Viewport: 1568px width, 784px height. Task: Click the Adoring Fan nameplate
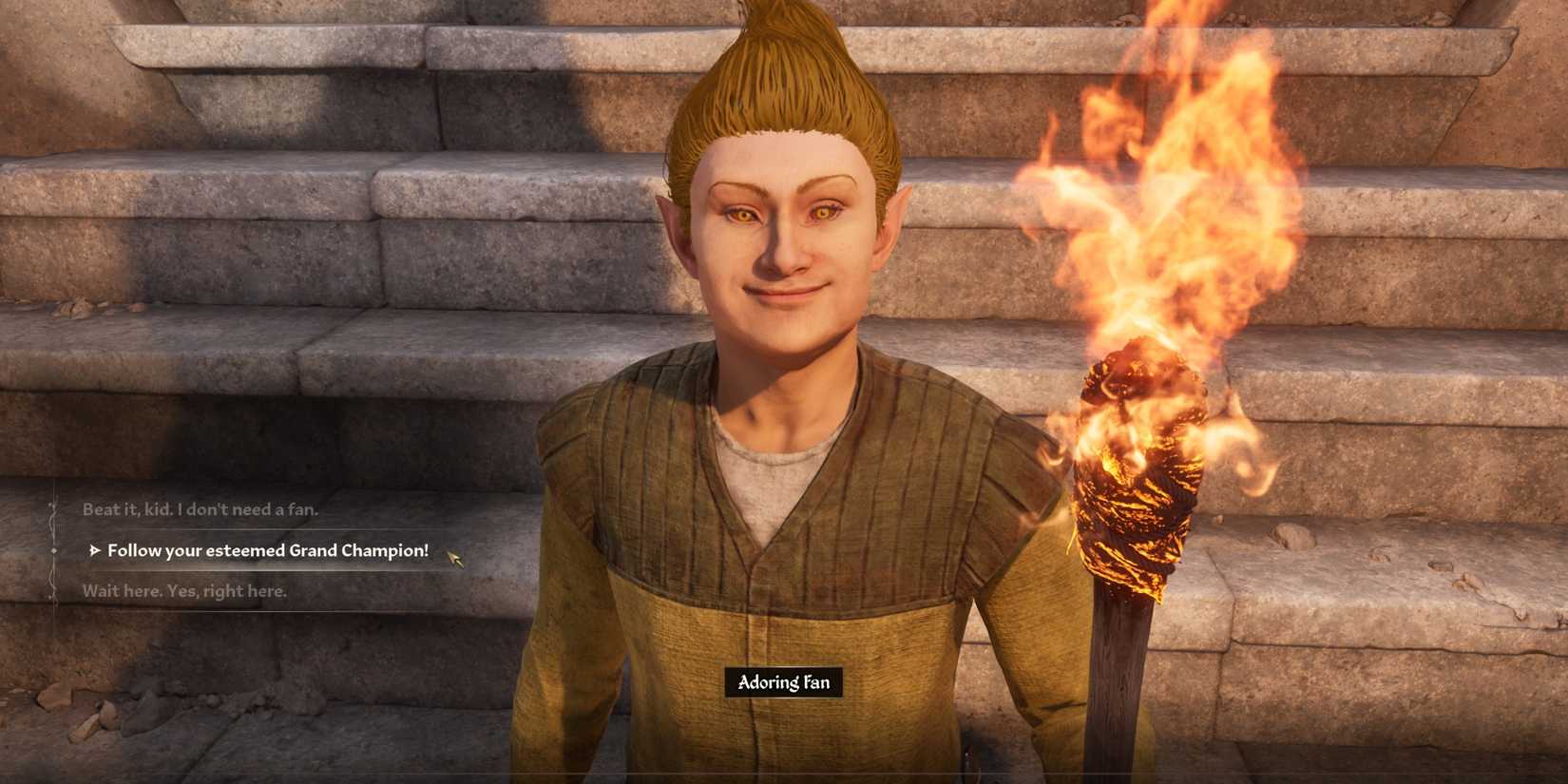pos(783,682)
